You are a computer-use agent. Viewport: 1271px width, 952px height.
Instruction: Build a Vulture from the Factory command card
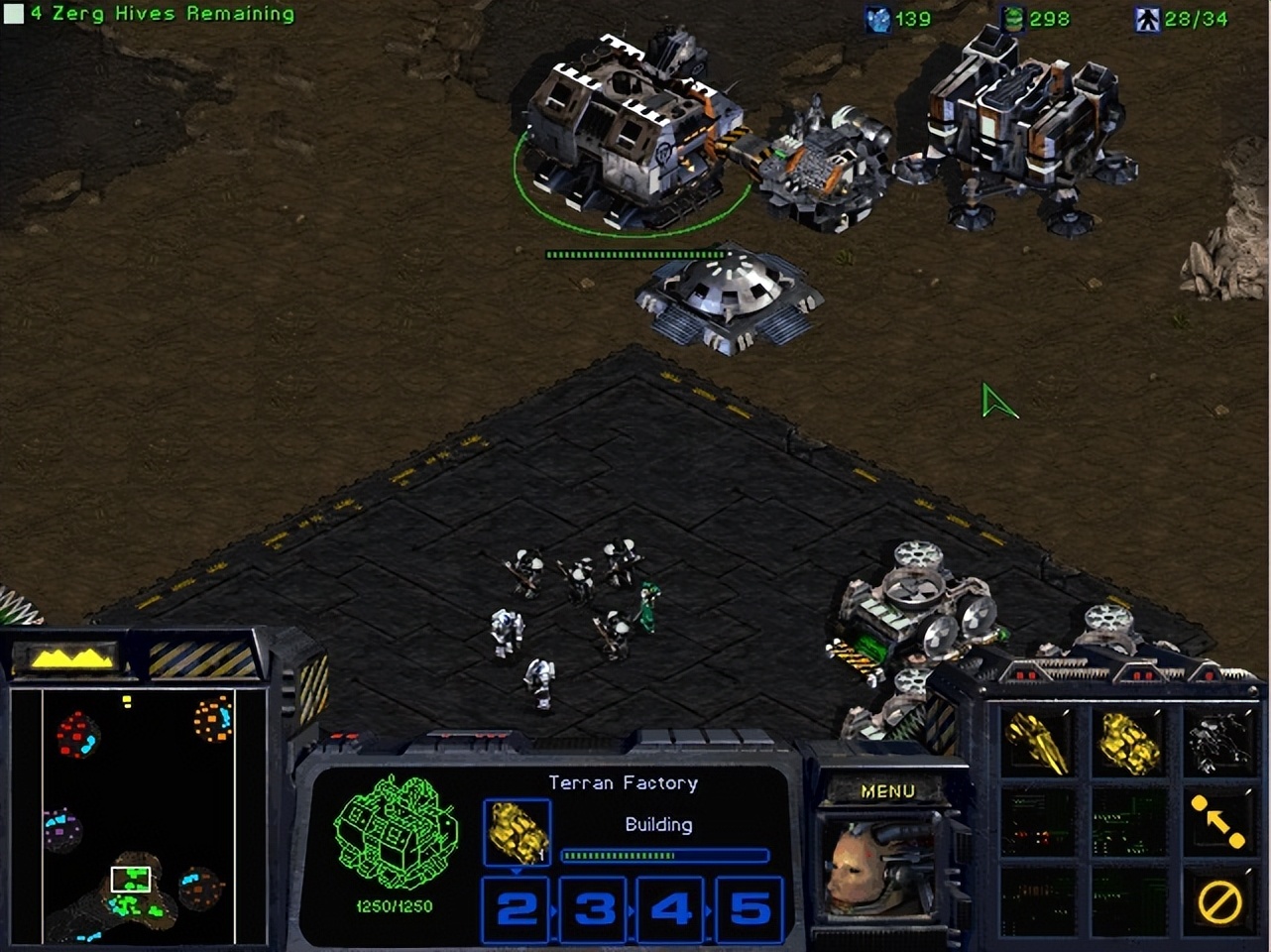tap(1035, 741)
